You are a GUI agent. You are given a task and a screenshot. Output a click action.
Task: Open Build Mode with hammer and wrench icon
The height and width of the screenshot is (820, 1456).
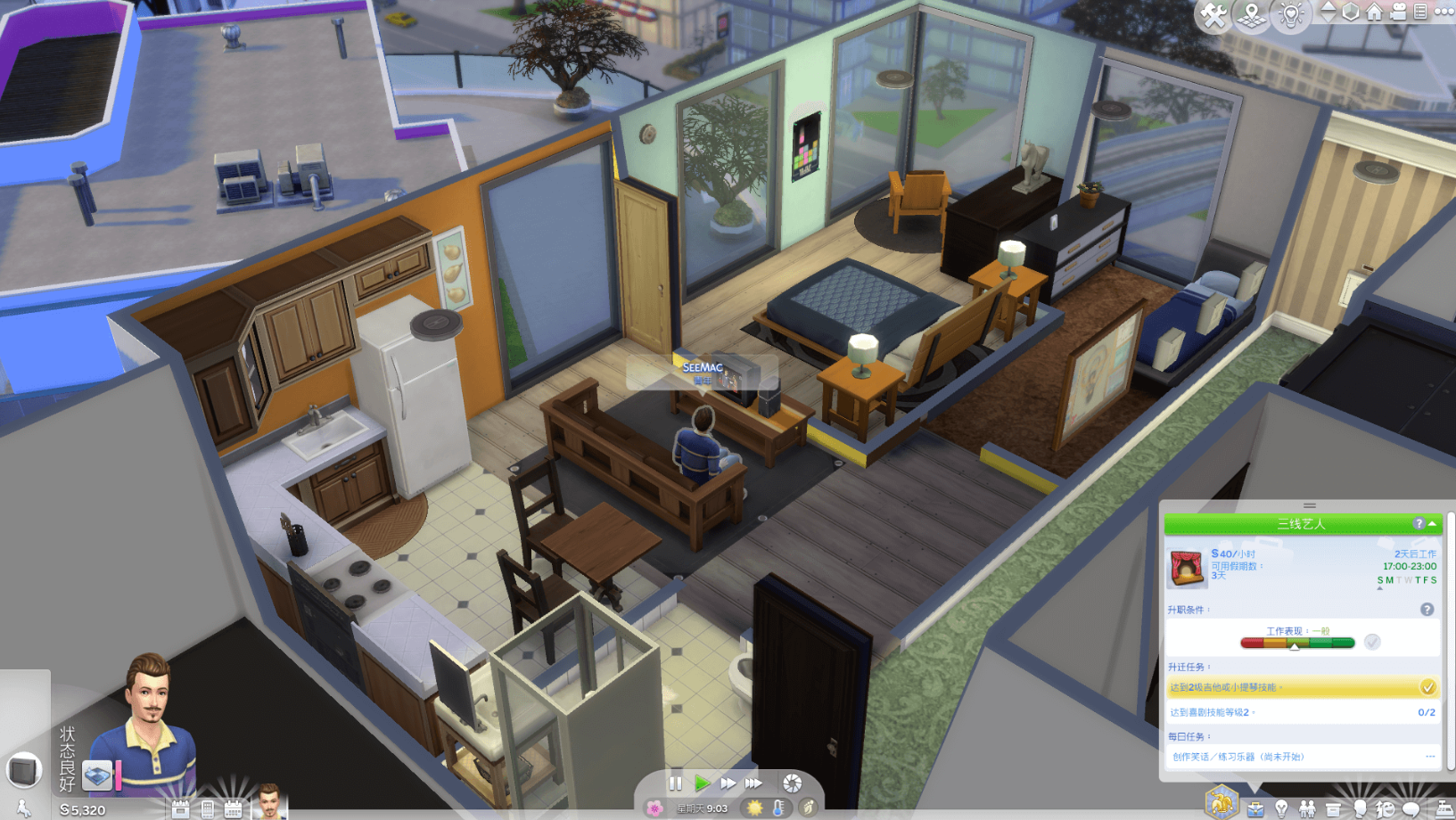(x=1213, y=15)
